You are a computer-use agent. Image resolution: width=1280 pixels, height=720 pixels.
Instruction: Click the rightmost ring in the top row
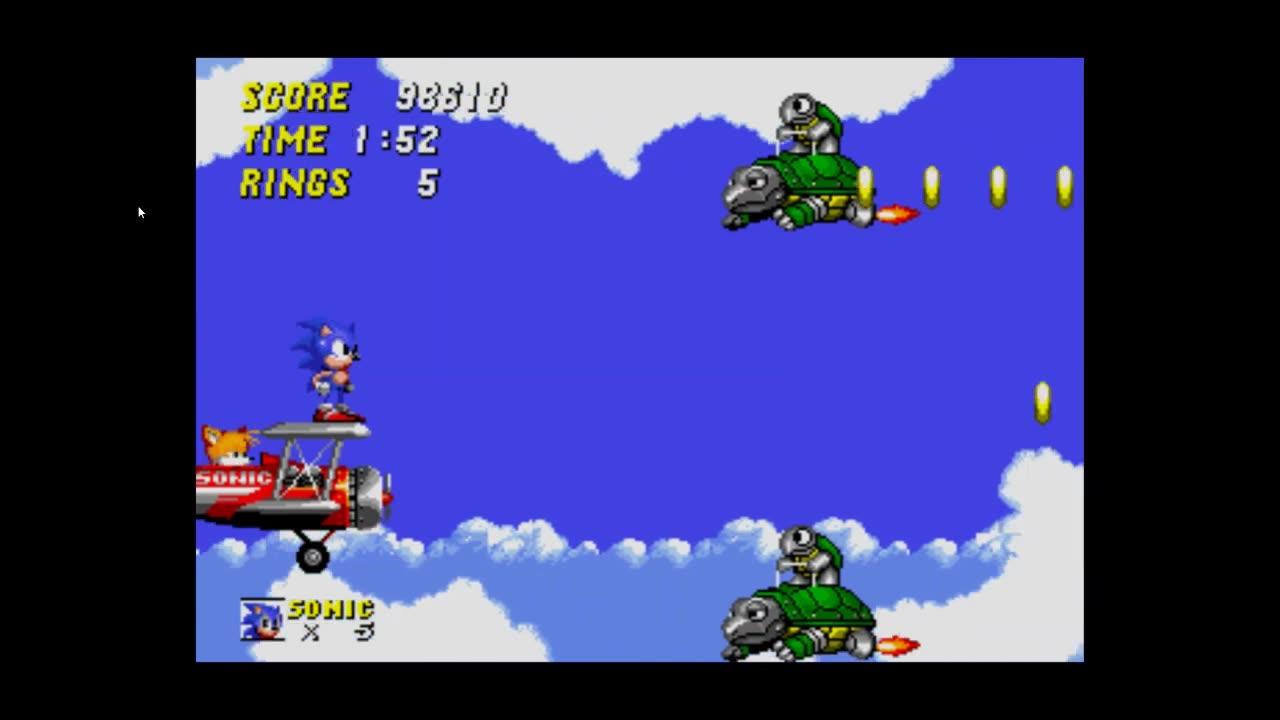point(1063,185)
